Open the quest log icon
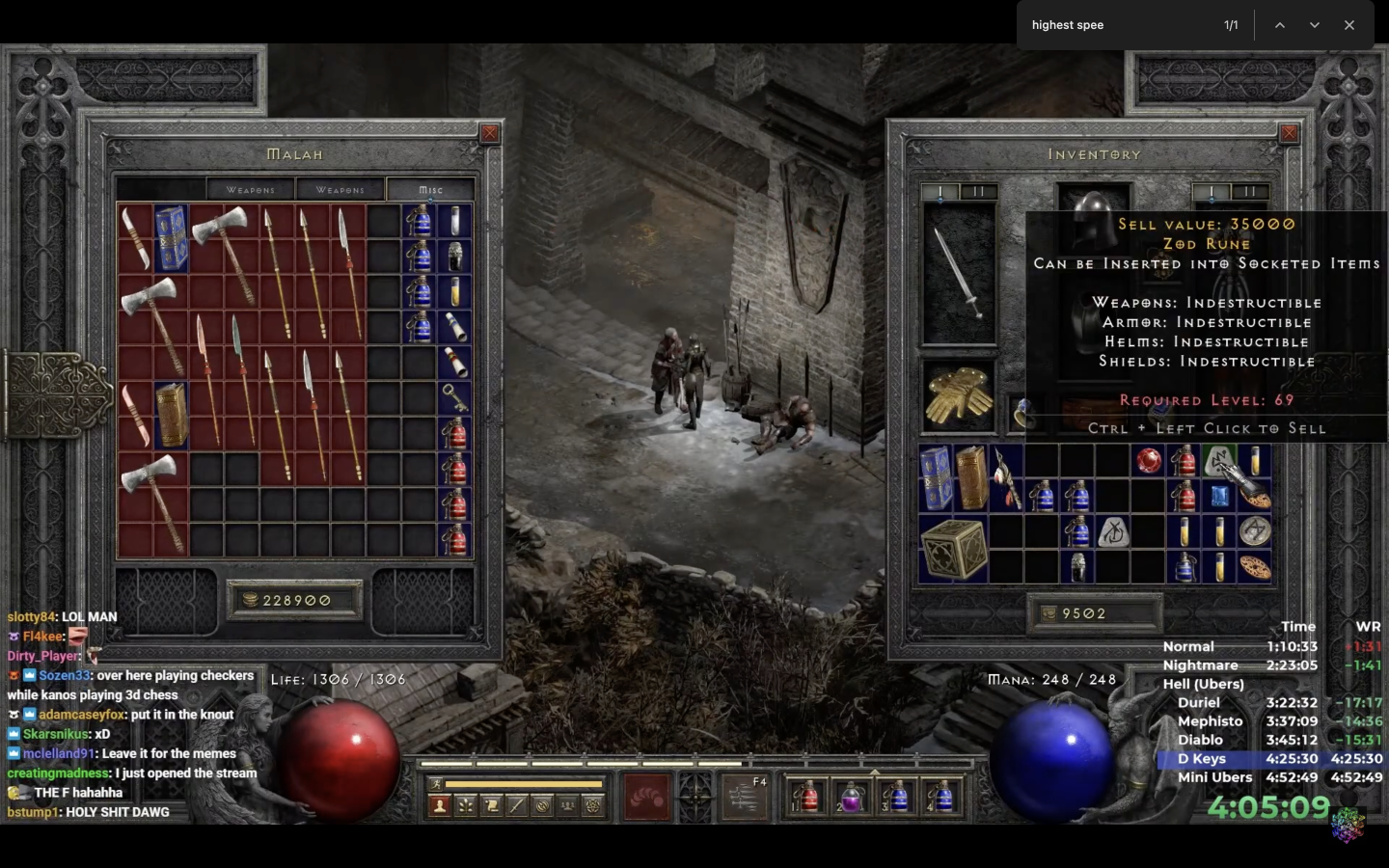 point(492,805)
